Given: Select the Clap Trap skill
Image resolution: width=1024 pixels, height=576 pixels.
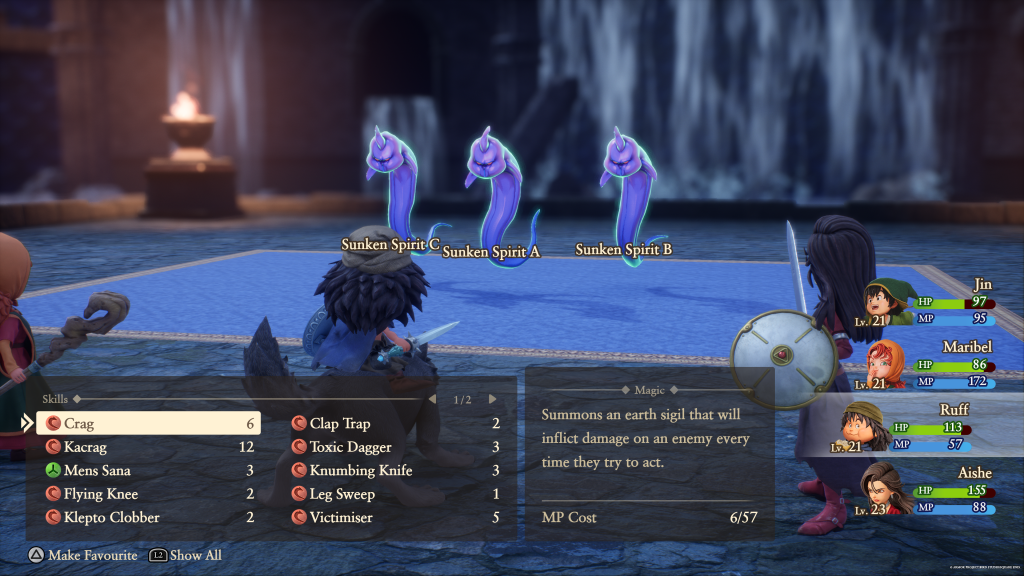Looking at the screenshot, I should coord(394,424).
